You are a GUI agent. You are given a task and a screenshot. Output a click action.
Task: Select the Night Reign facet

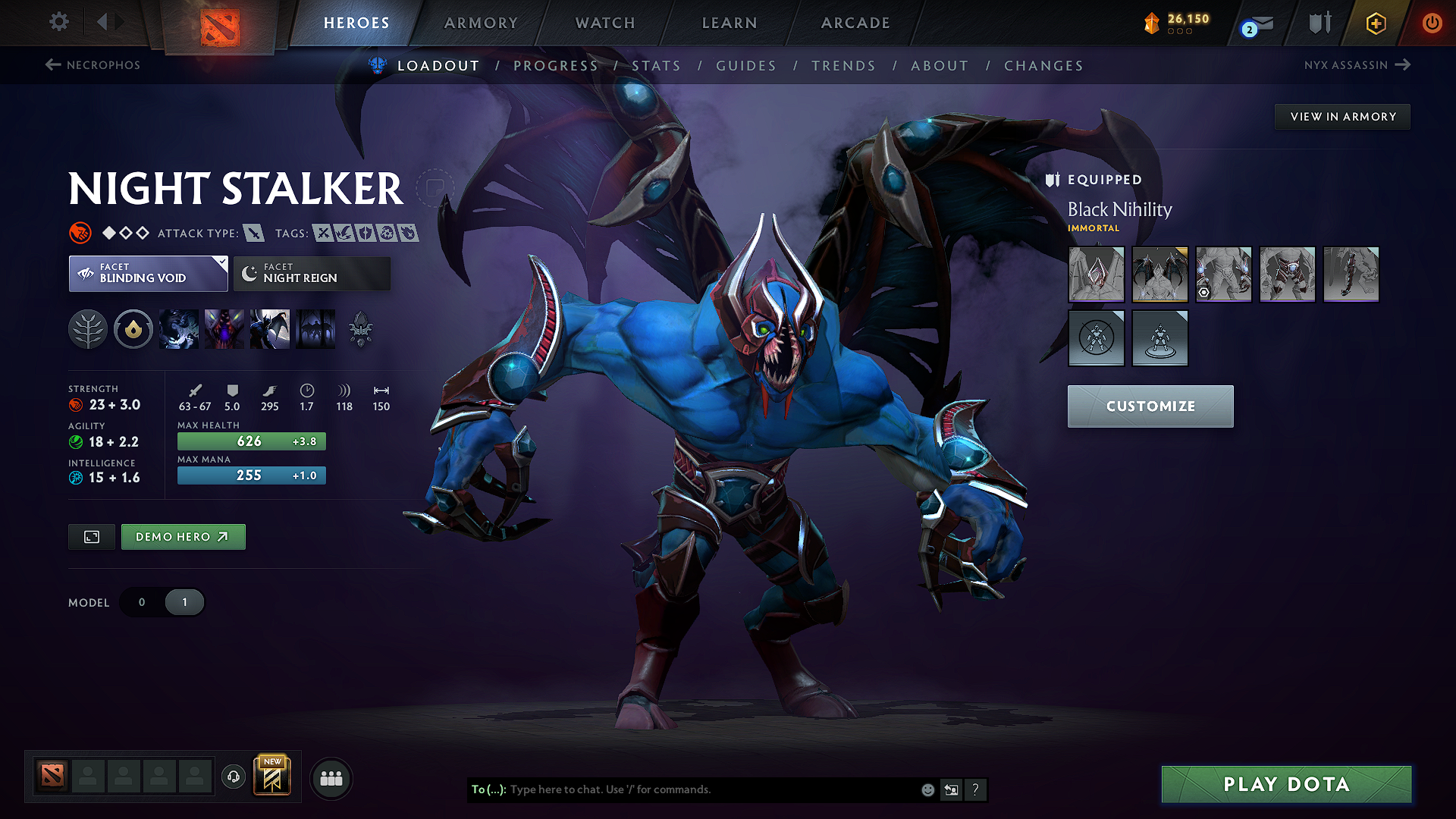pos(311,274)
